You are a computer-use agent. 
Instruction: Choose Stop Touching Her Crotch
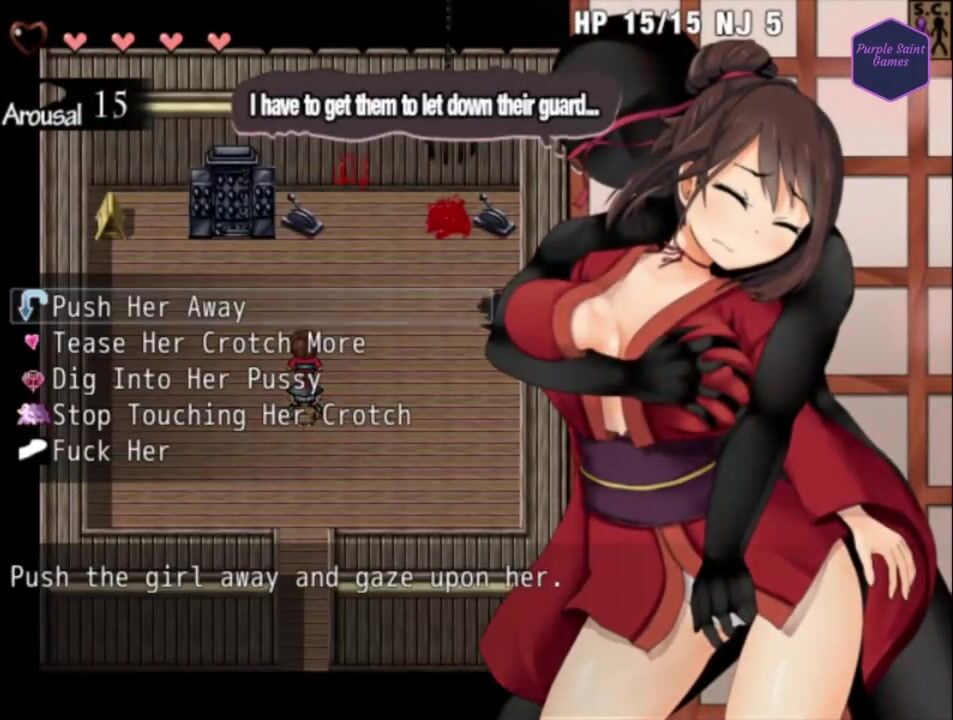point(230,415)
